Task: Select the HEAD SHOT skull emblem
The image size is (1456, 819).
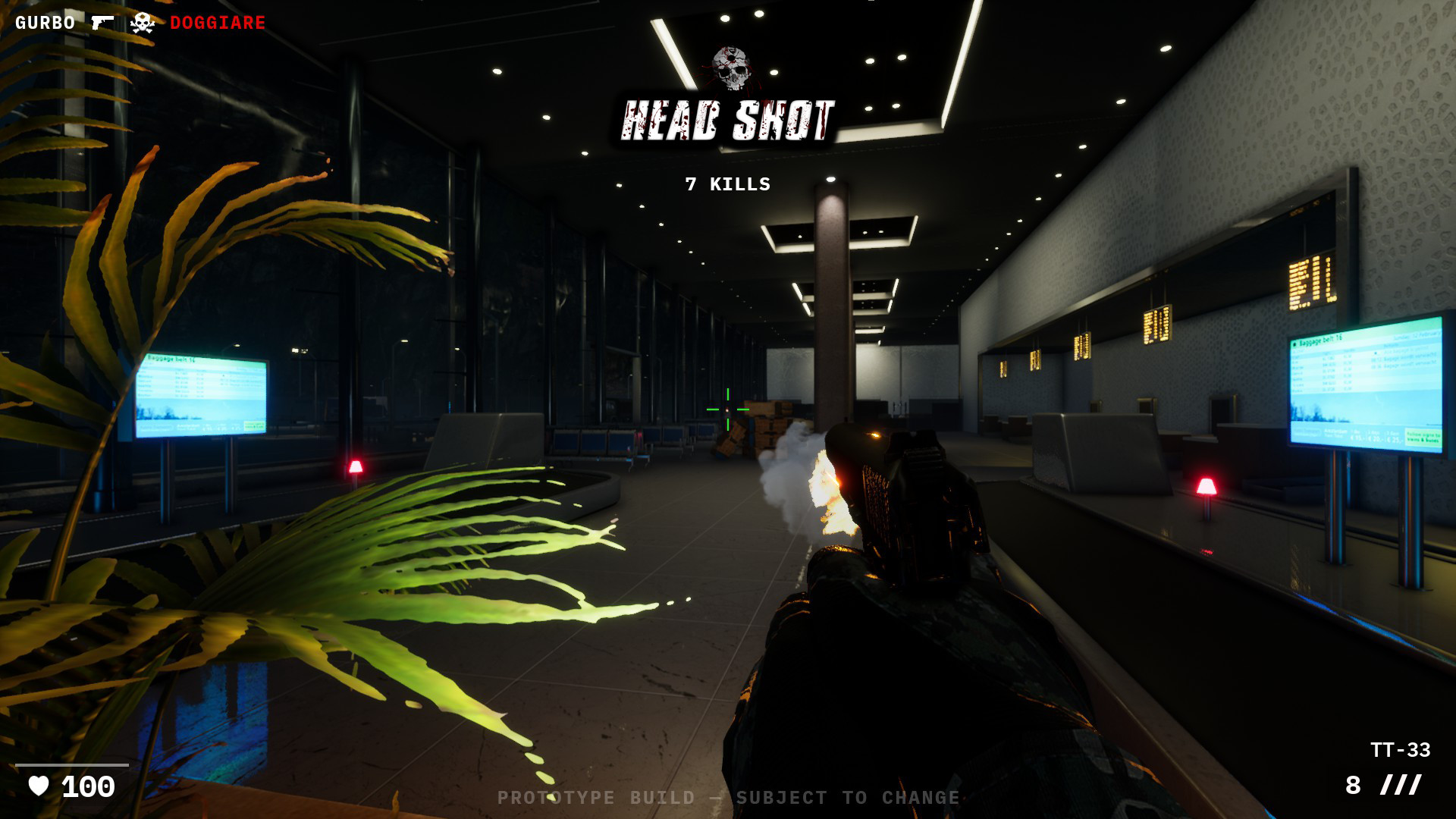Action: pyautogui.click(x=730, y=67)
